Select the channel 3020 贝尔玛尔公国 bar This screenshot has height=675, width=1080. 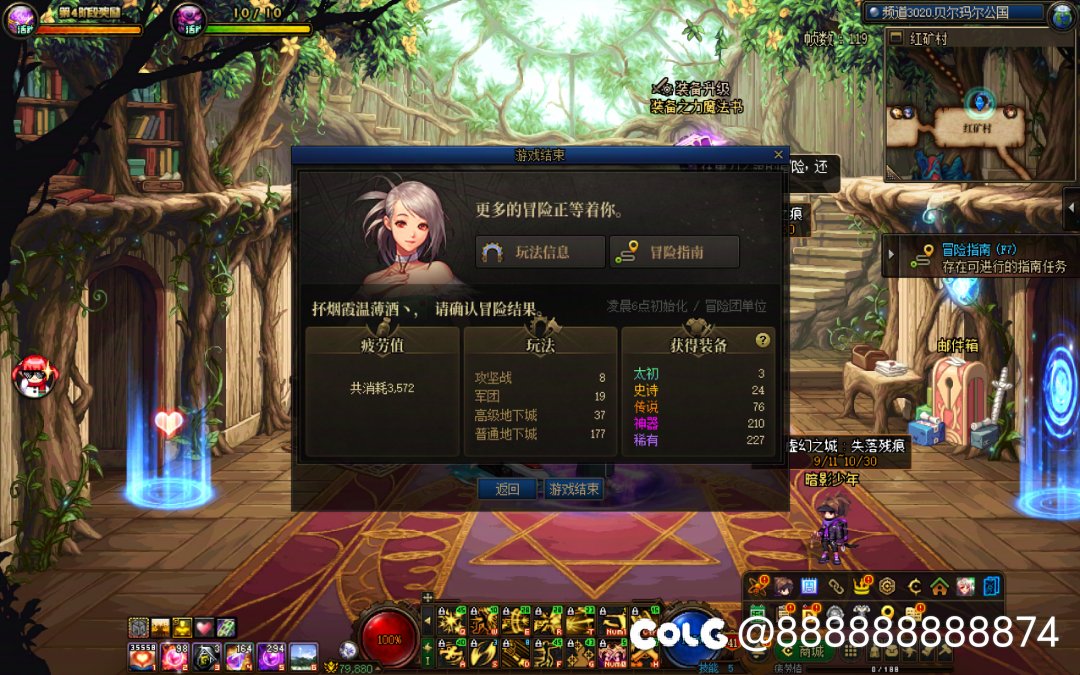click(x=951, y=13)
